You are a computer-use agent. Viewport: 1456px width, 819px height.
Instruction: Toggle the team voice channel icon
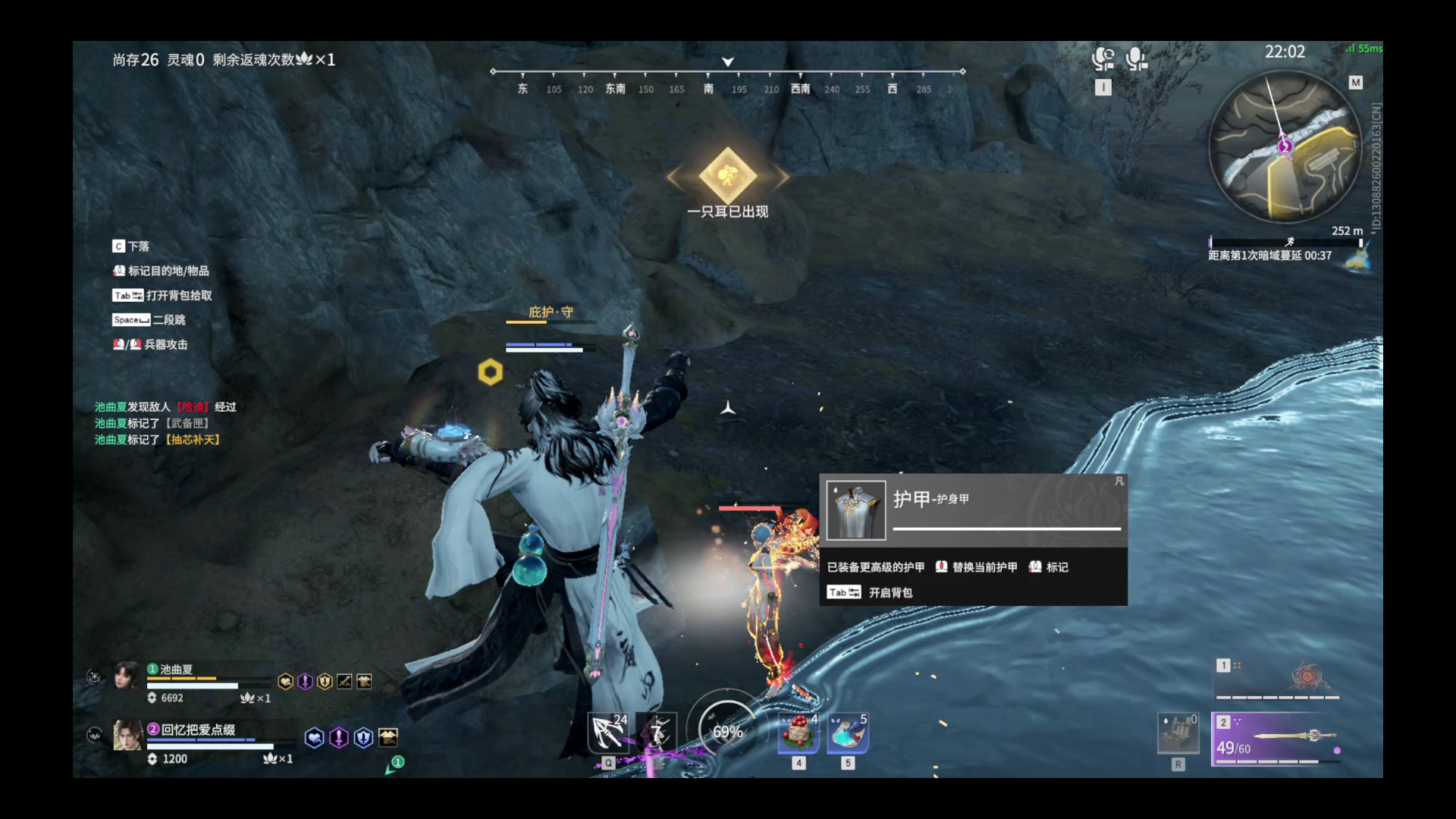tap(1103, 59)
